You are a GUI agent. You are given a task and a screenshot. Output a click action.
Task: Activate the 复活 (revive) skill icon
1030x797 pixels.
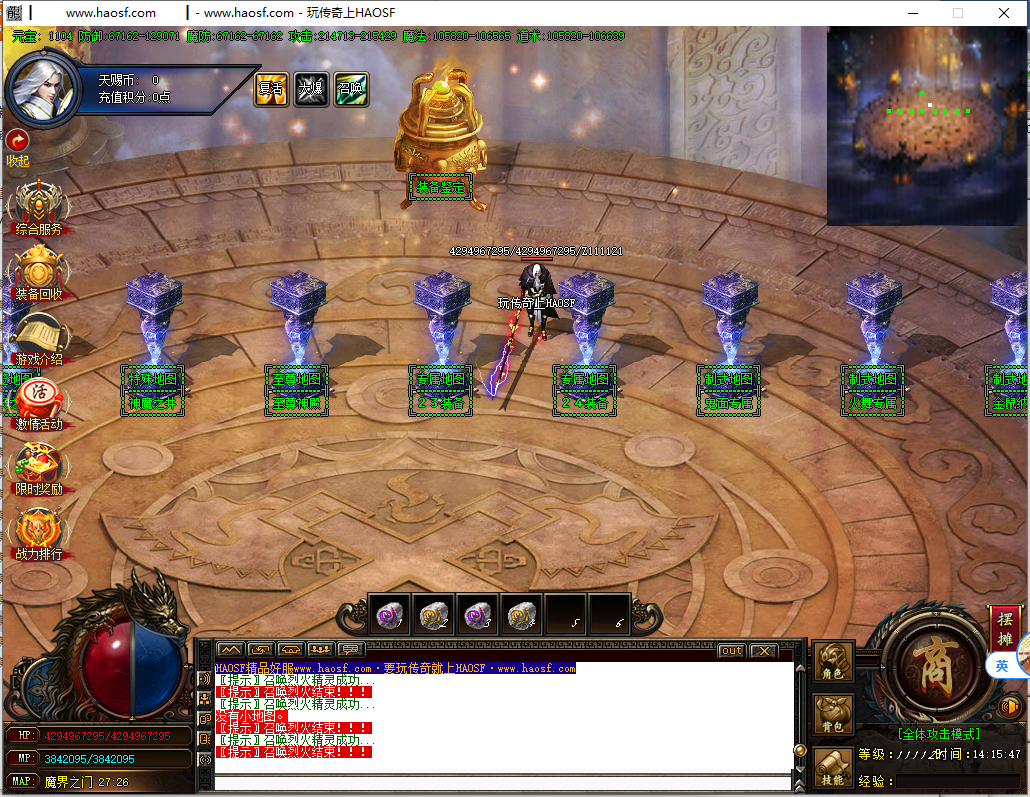point(271,89)
